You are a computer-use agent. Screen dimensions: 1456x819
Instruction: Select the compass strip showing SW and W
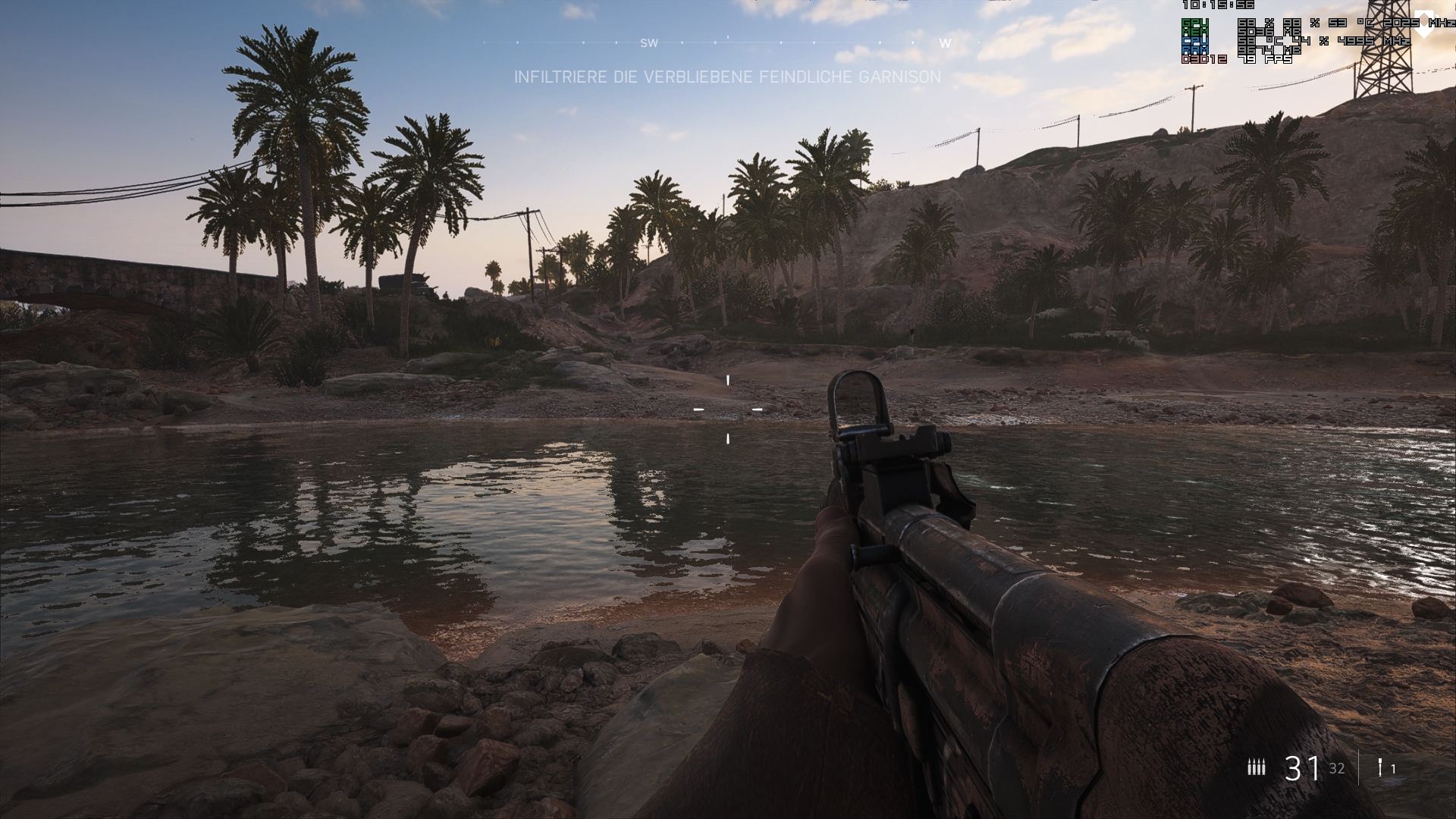(727, 42)
